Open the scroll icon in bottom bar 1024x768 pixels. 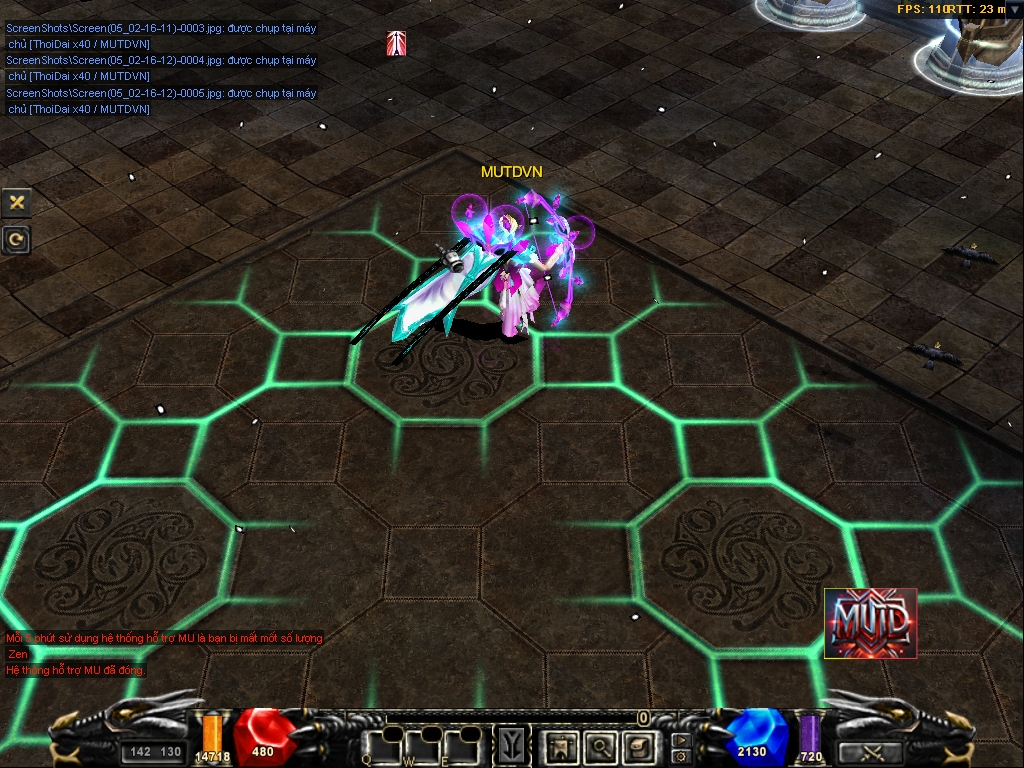click(x=638, y=745)
